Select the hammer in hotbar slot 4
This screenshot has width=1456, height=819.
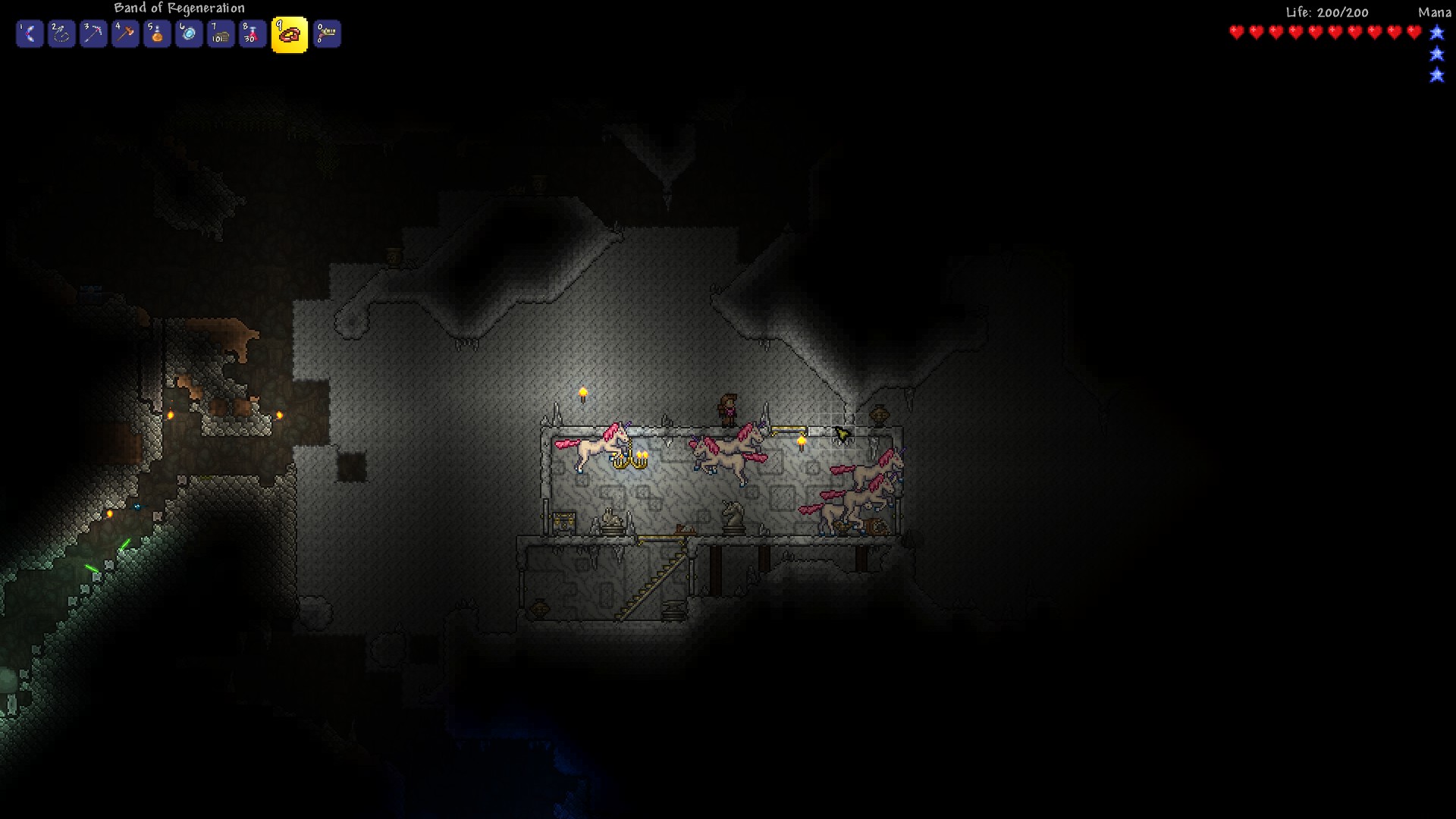[x=125, y=33]
